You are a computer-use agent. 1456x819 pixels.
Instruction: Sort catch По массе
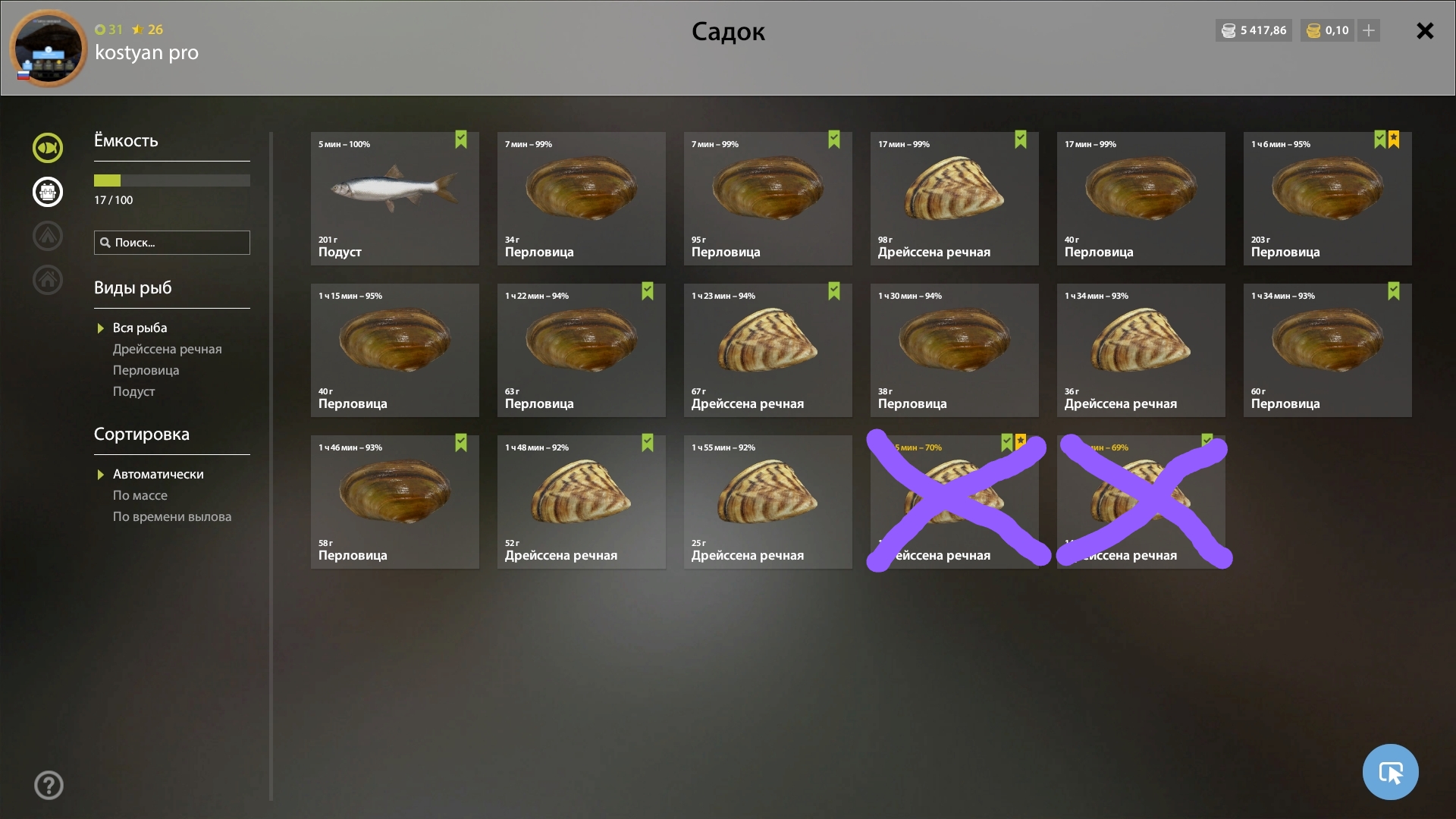point(140,495)
